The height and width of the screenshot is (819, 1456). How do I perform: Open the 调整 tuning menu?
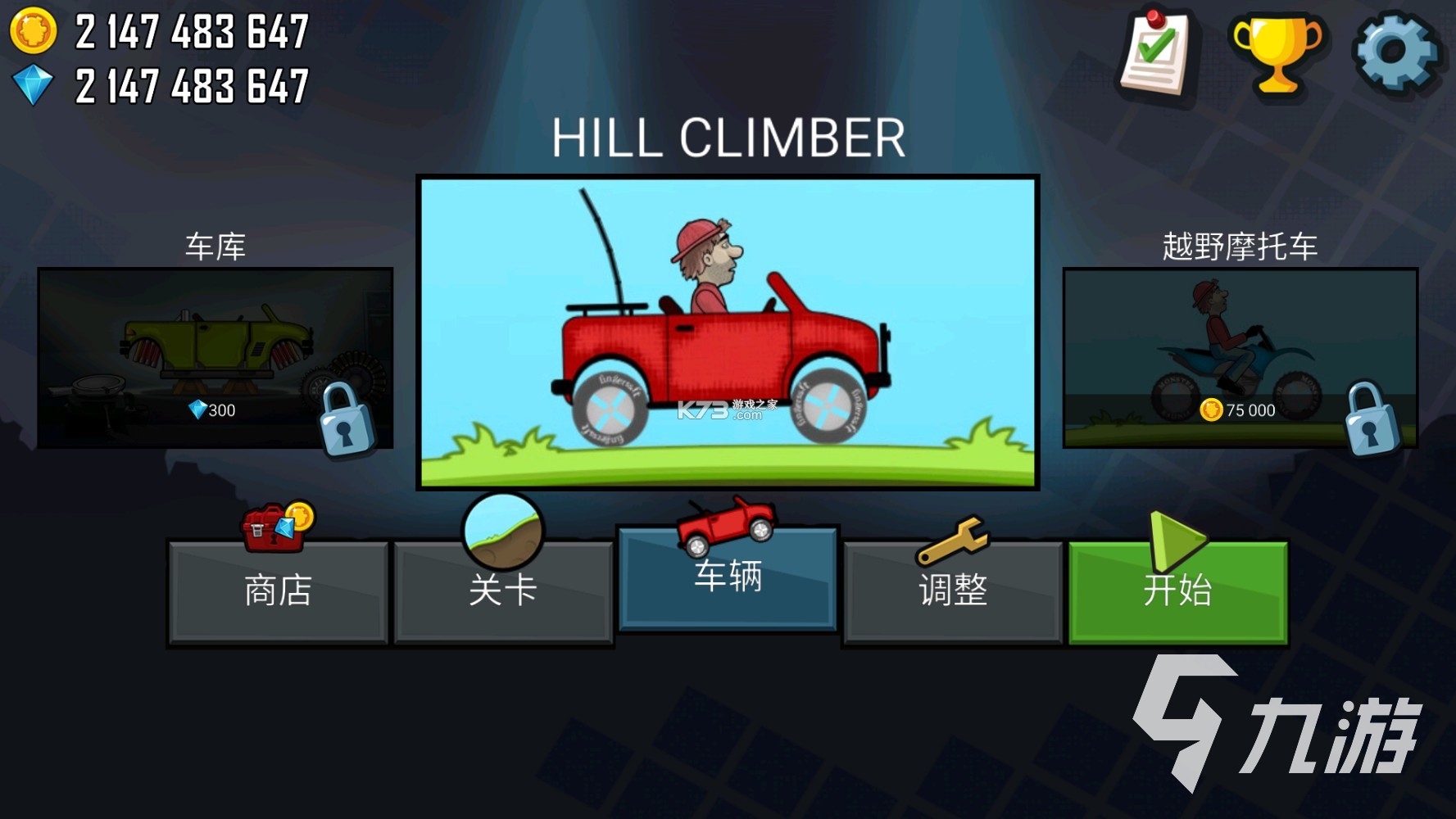952,591
